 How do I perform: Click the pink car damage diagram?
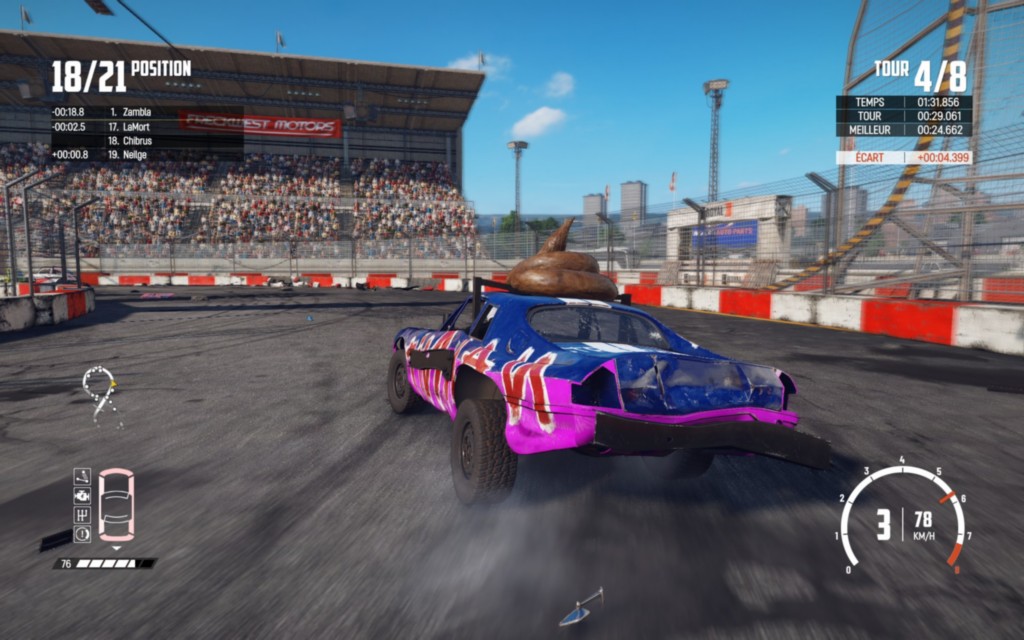point(116,505)
